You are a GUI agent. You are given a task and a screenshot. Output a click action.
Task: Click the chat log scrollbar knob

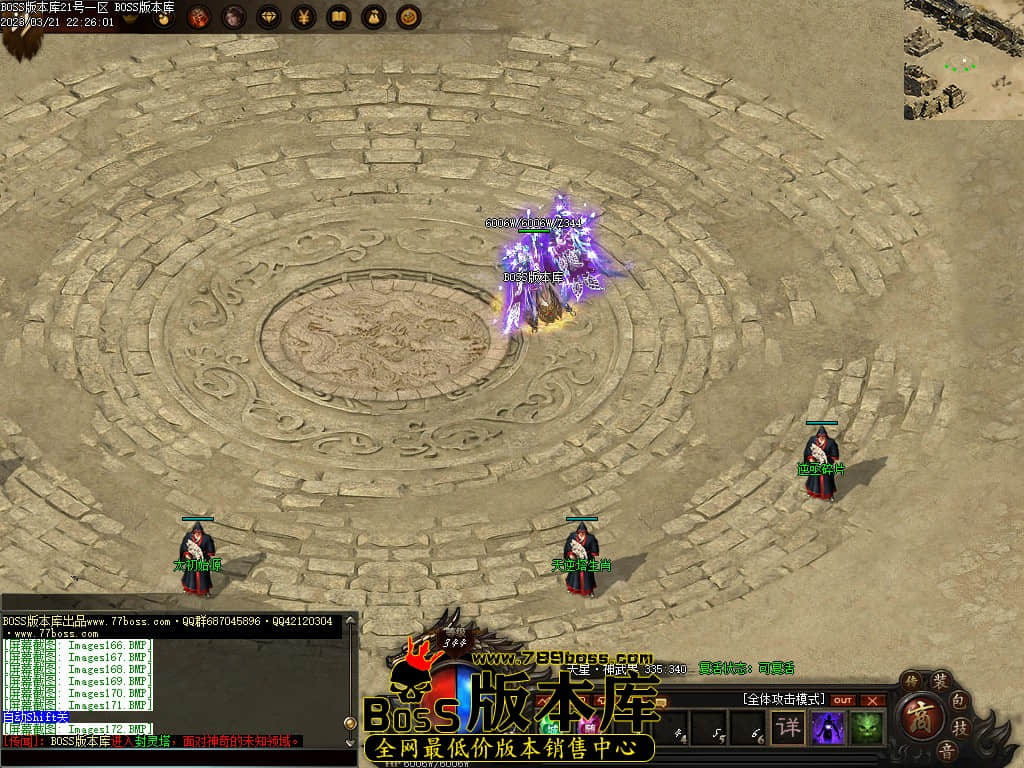(349, 722)
